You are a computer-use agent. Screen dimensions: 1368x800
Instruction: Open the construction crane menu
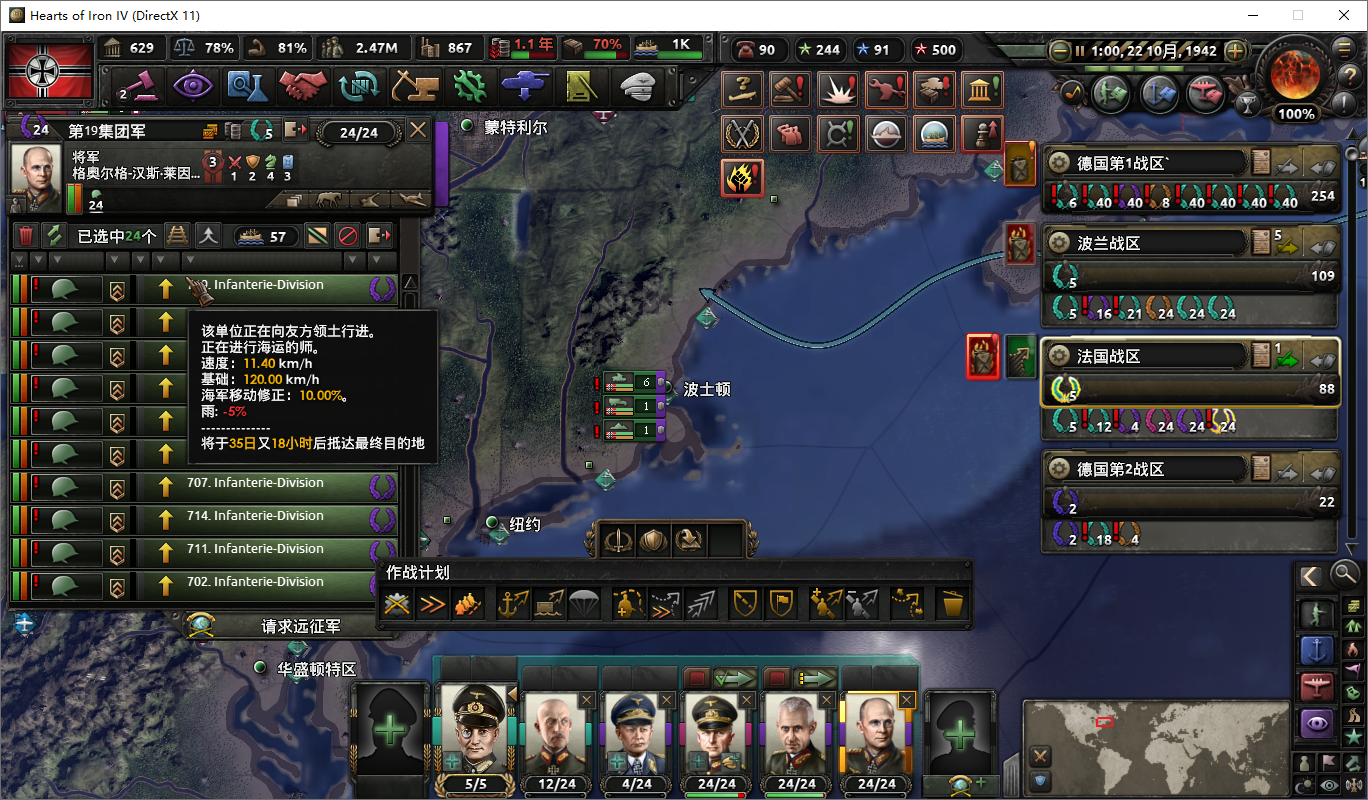(x=414, y=86)
